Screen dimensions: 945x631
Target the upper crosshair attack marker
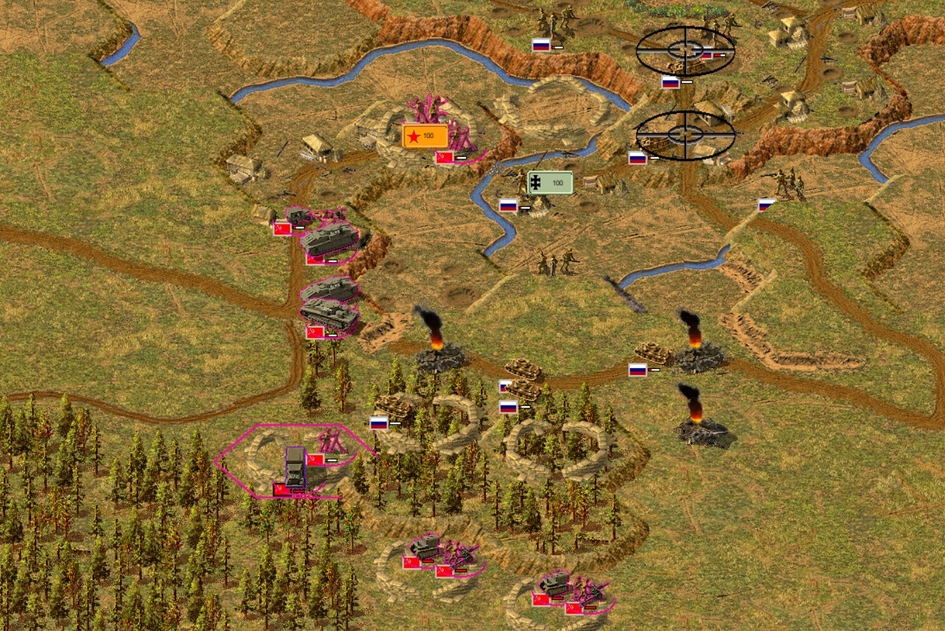pos(685,50)
